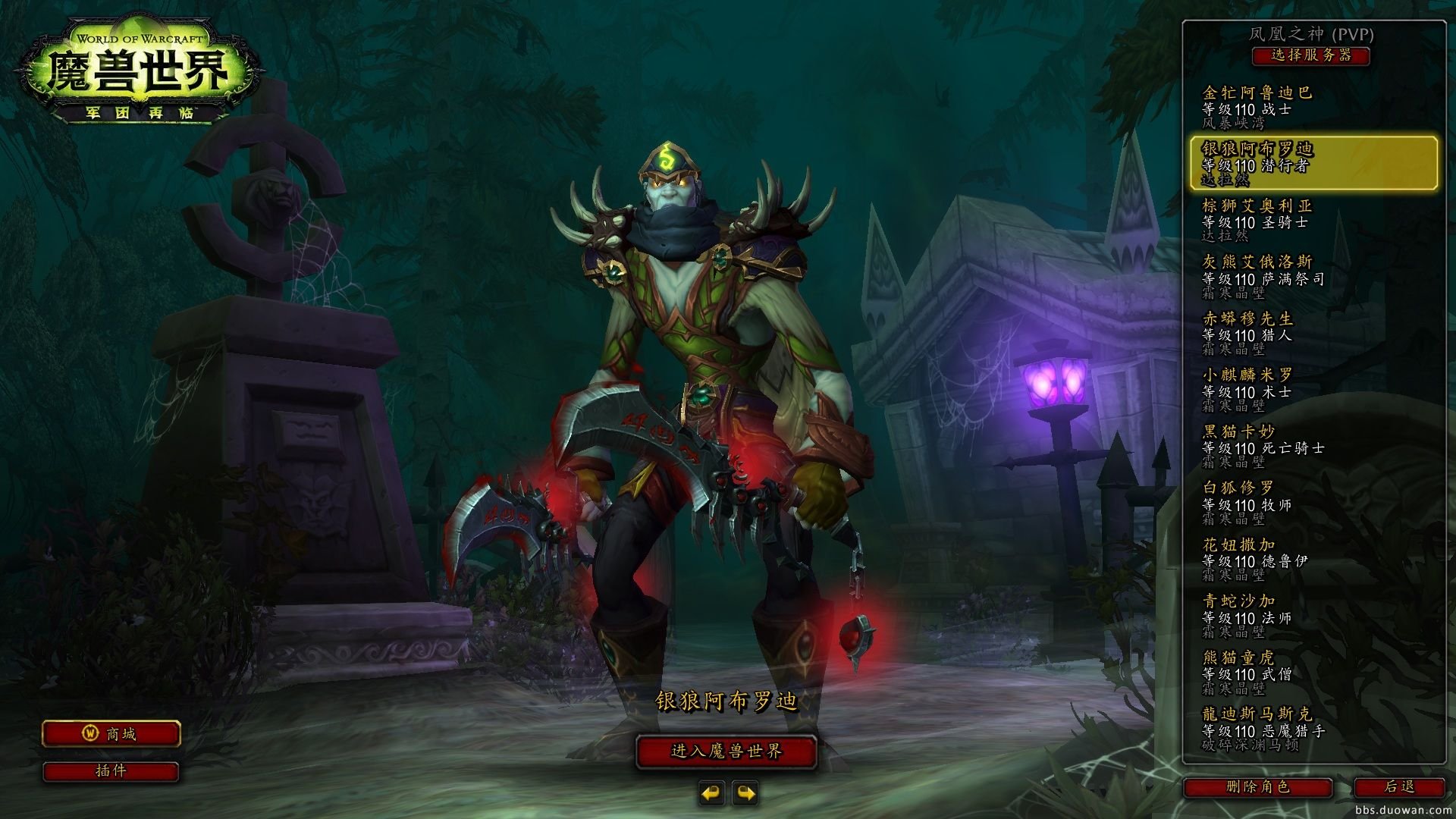
Task: Click the 选择服务器 realm selection button
Action: pos(1310,55)
